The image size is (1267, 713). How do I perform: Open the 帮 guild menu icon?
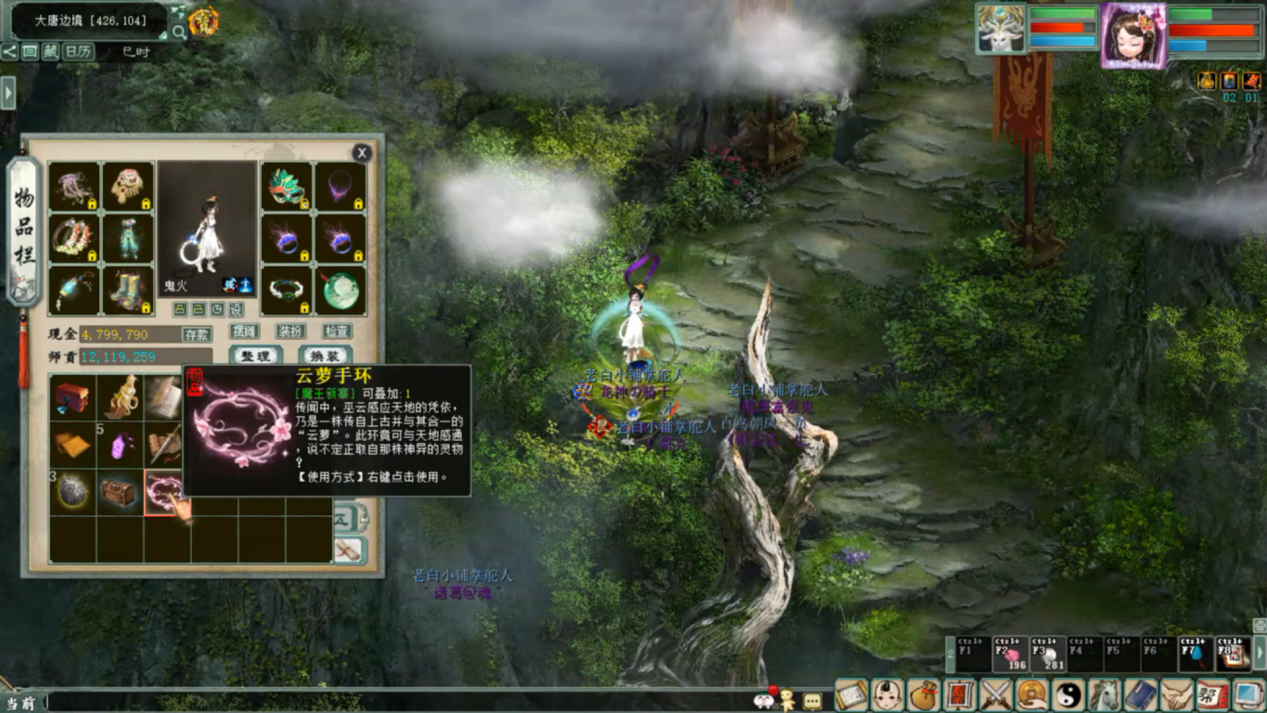click(x=1212, y=694)
